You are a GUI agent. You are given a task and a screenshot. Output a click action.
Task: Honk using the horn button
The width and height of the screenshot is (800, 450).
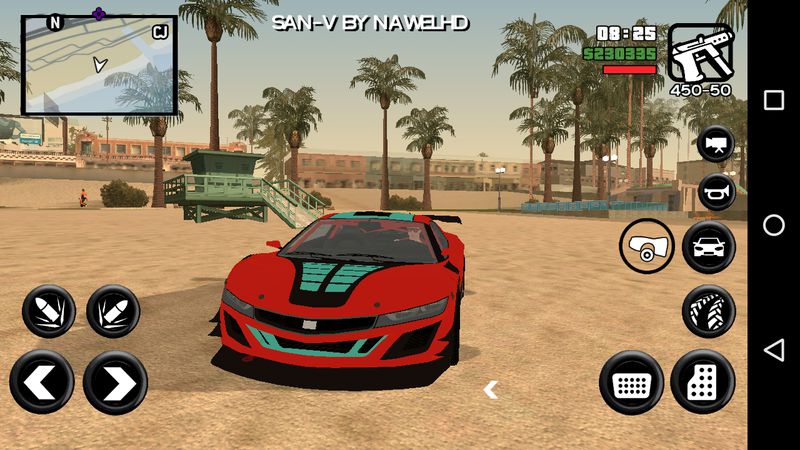[x=715, y=191]
